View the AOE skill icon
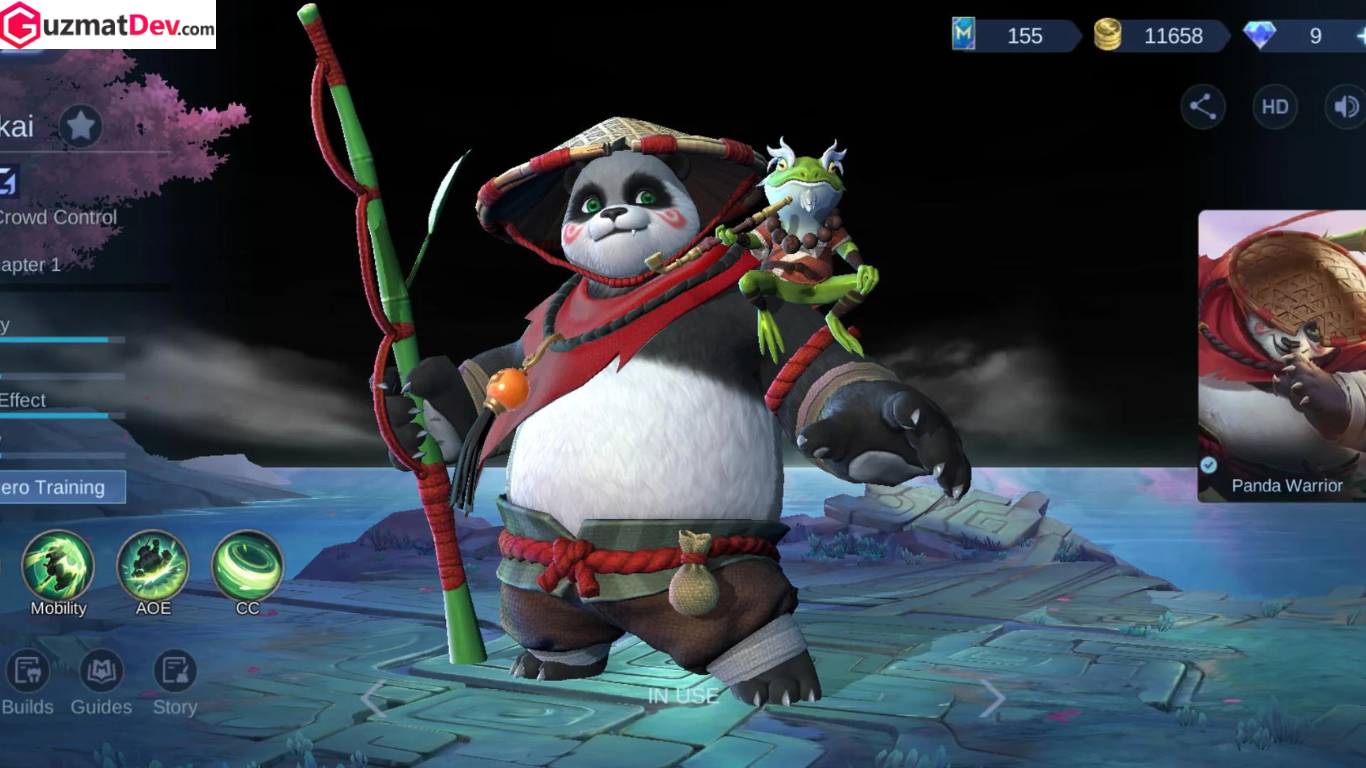1366x768 pixels. (x=153, y=566)
